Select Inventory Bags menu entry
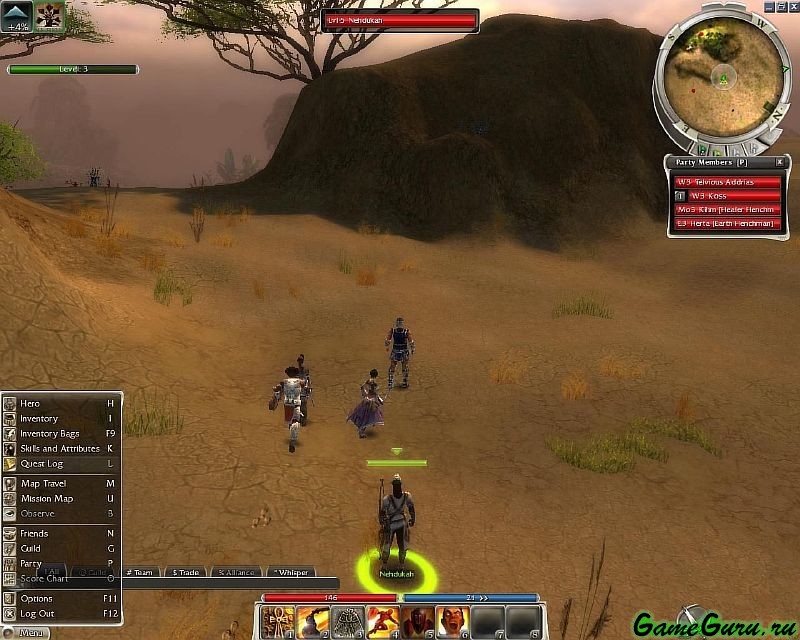This screenshot has width=800, height=640. (x=49, y=433)
